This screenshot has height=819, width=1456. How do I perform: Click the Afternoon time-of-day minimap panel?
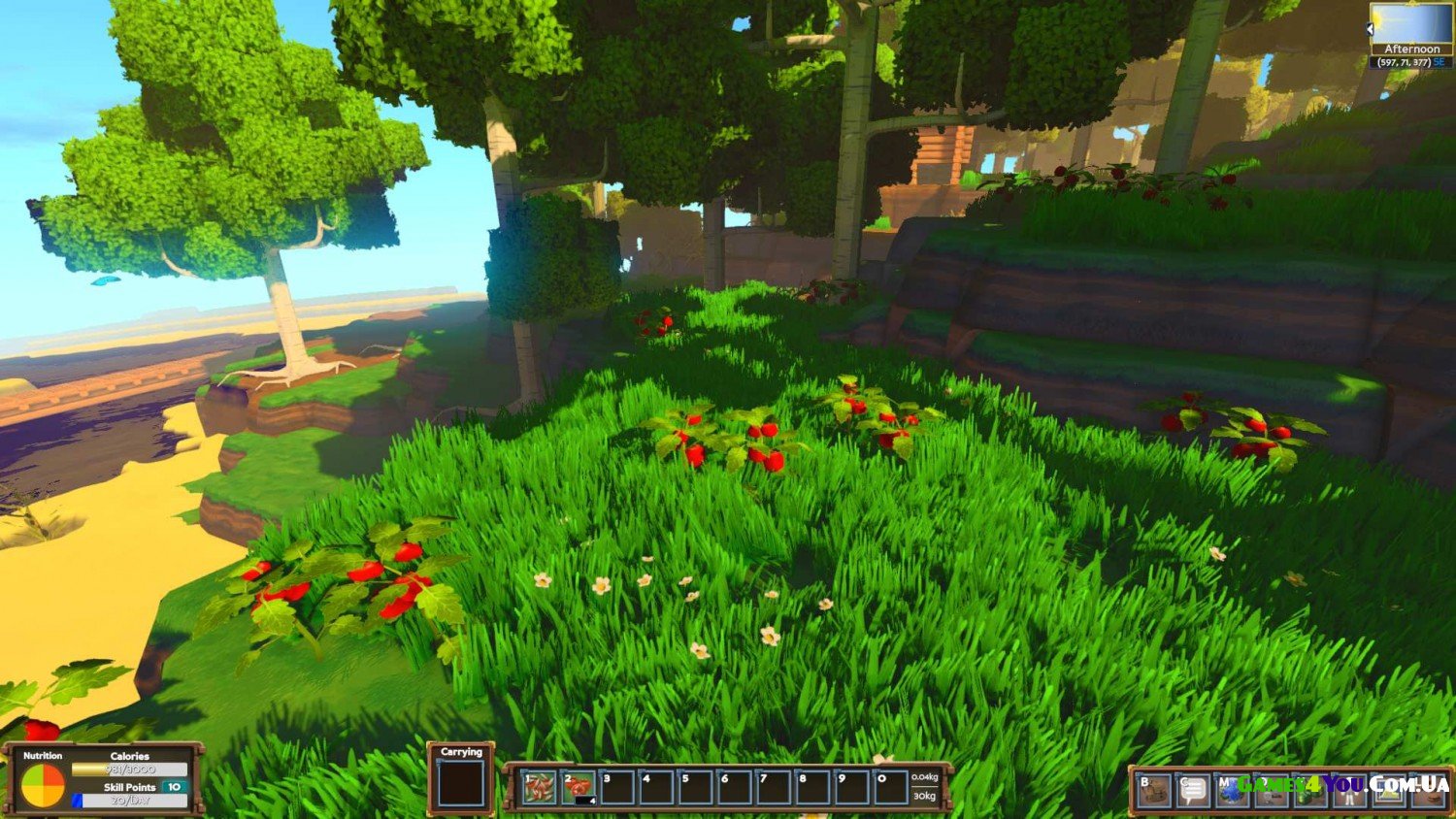coord(1411,31)
